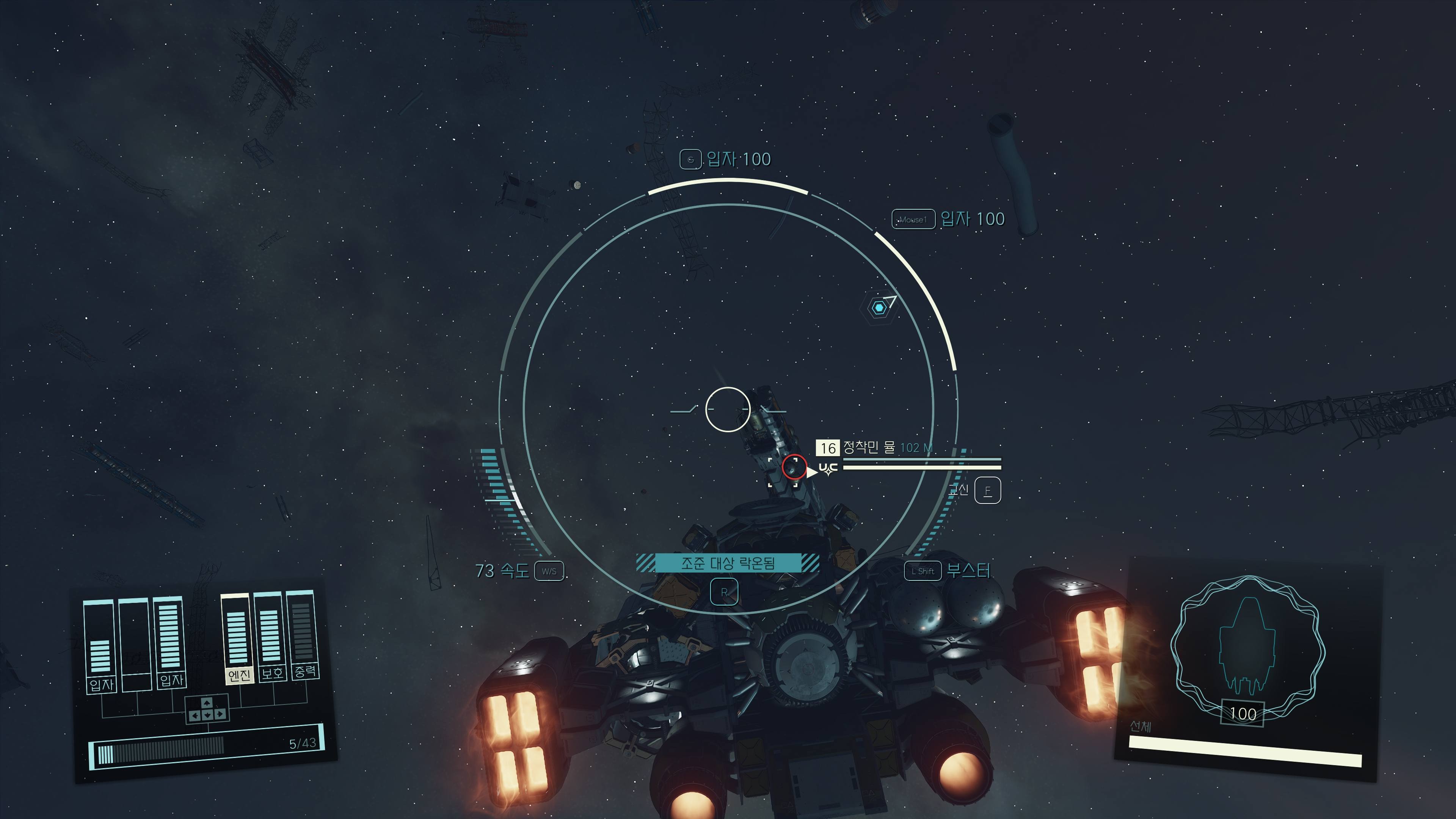The height and width of the screenshot is (819, 1456).
Task: Click the red-circled locked target marker
Action: point(794,467)
